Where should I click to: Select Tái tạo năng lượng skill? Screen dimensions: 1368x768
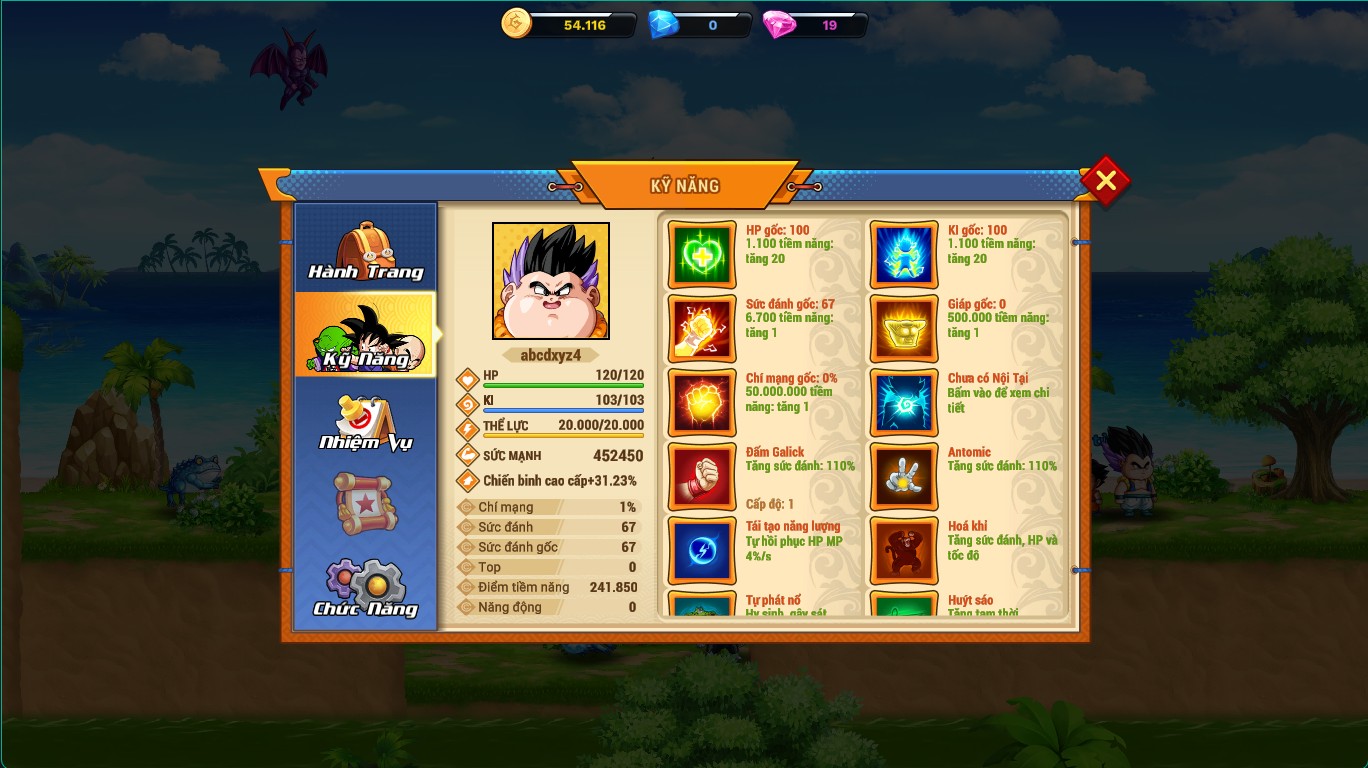(702, 551)
